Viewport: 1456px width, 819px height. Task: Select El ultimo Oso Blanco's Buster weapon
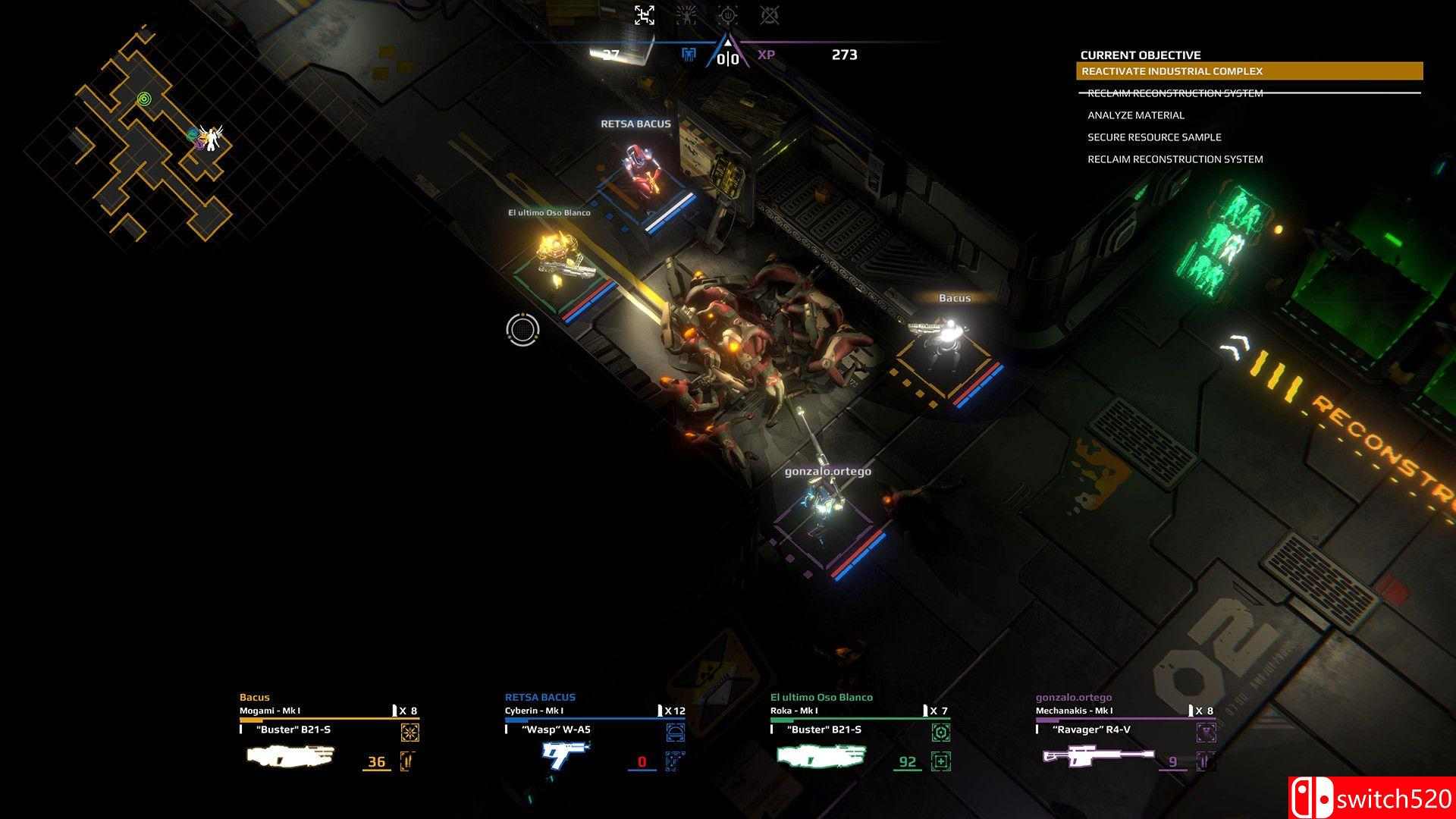pos(821,755)
